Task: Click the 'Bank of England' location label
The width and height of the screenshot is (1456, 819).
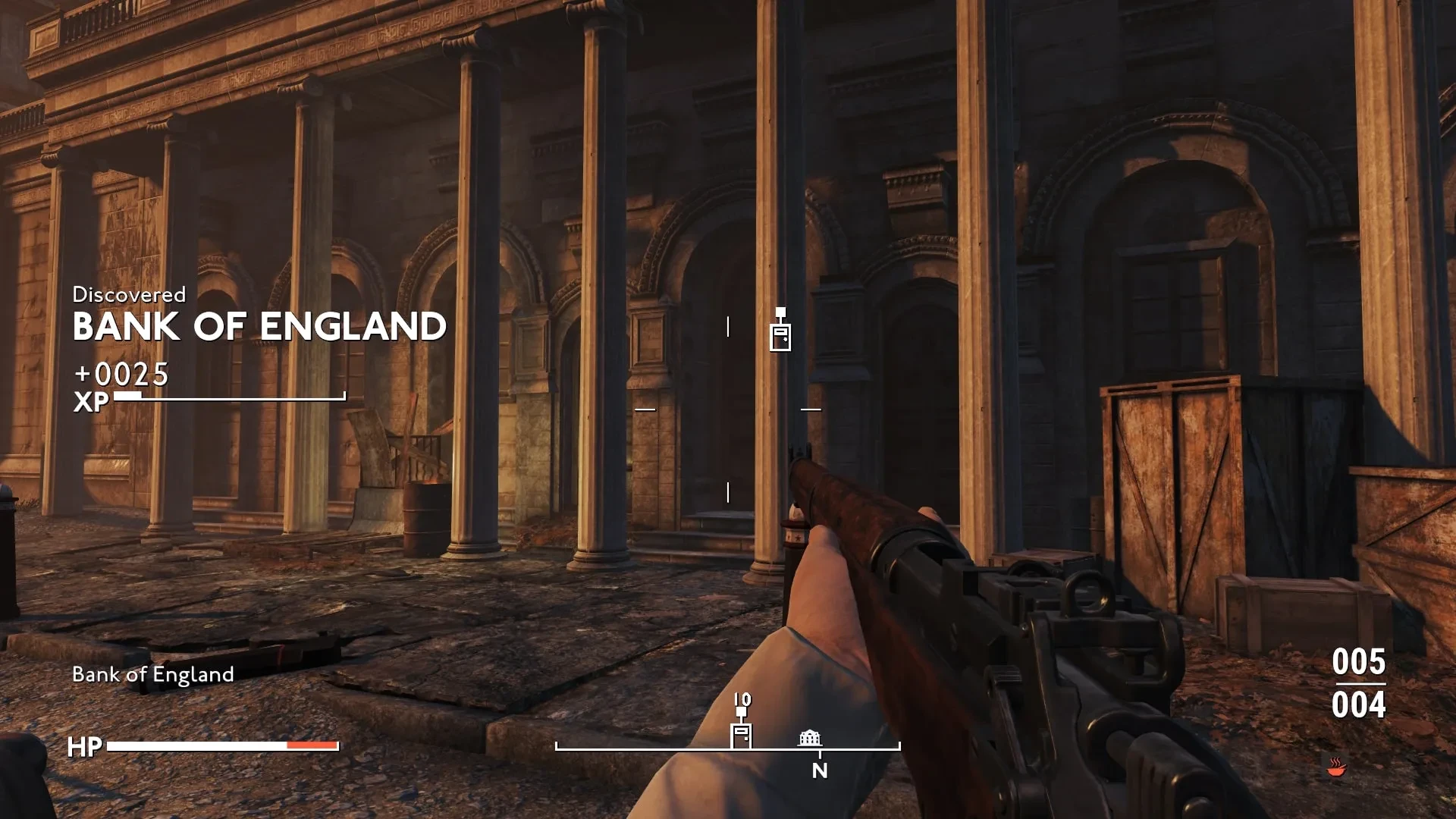Action: tap(152, 674)
